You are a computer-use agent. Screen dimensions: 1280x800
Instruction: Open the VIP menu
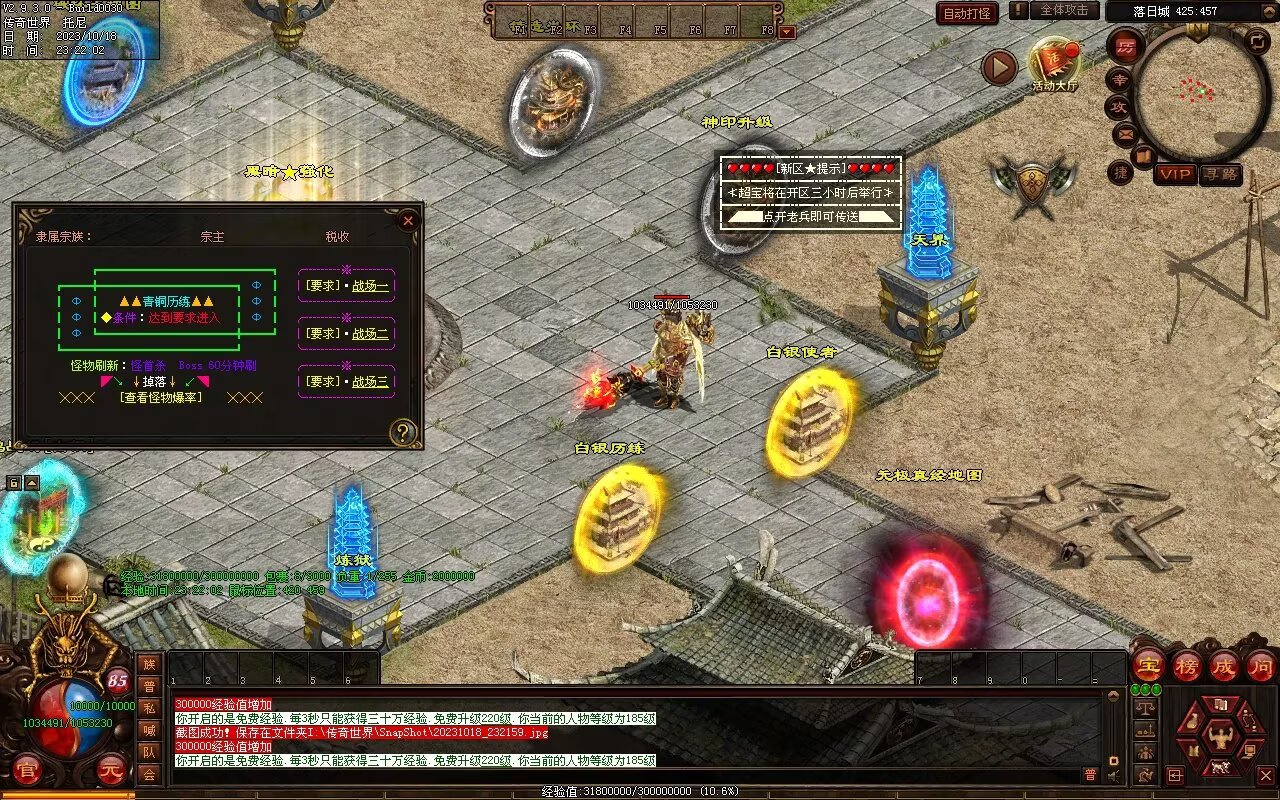(x=1175, y=174)
